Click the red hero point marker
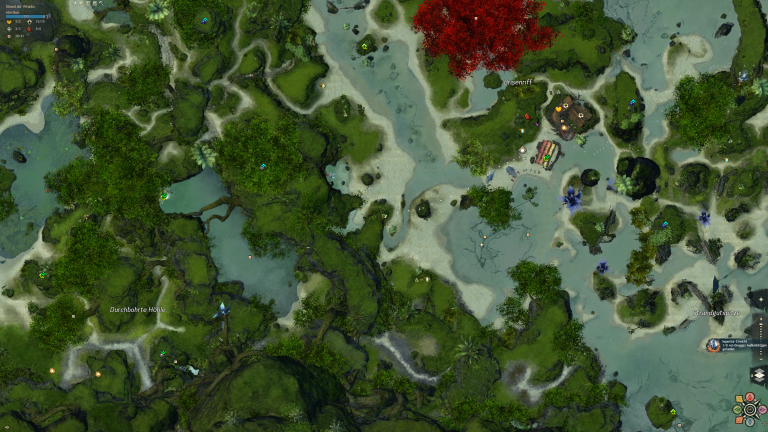The image size is (768, 432). point(527,117)
